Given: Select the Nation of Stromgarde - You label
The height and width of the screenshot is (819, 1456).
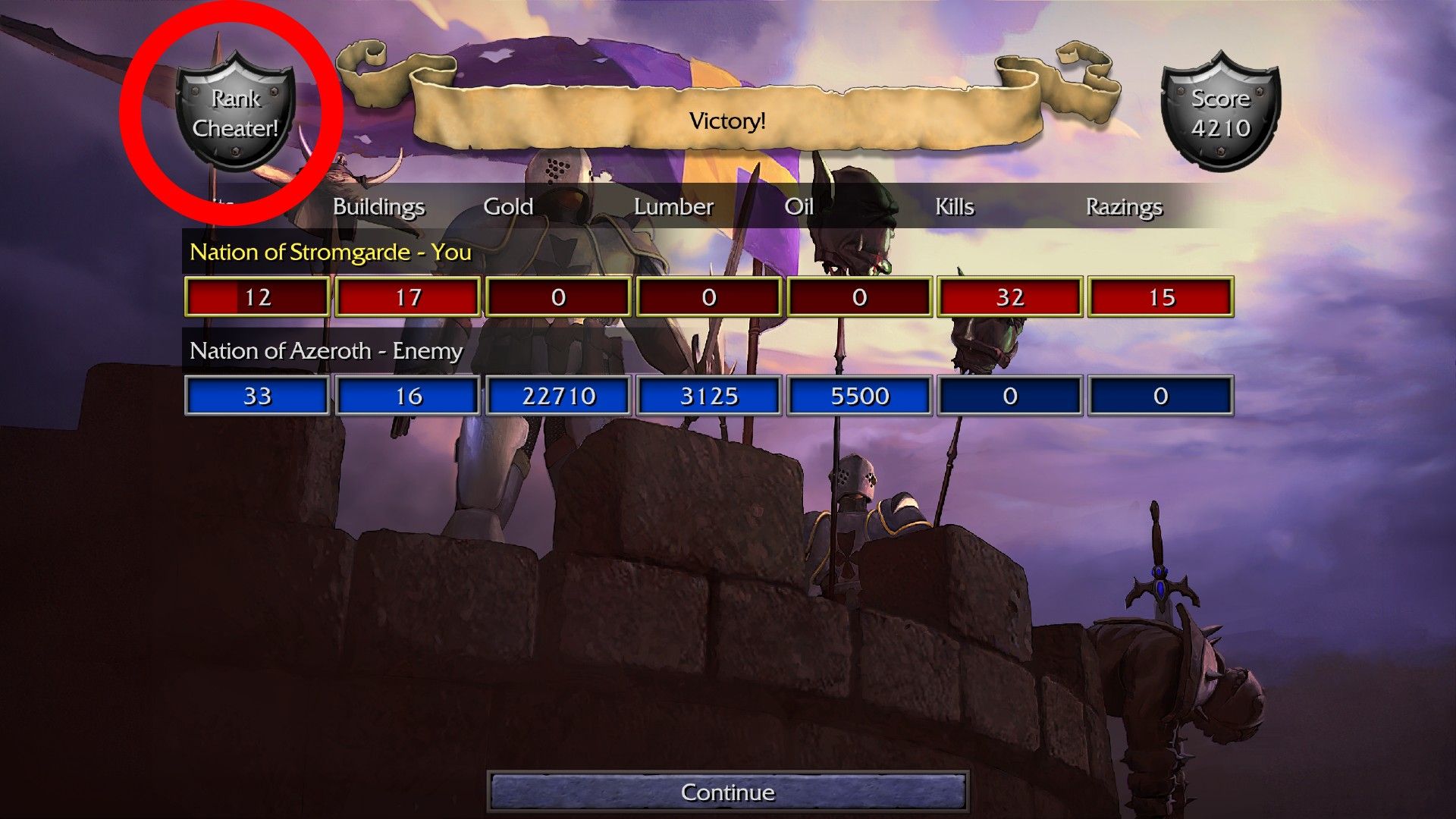Looking at the screenshot, I should pyautogui.click(x=329, y=252).
